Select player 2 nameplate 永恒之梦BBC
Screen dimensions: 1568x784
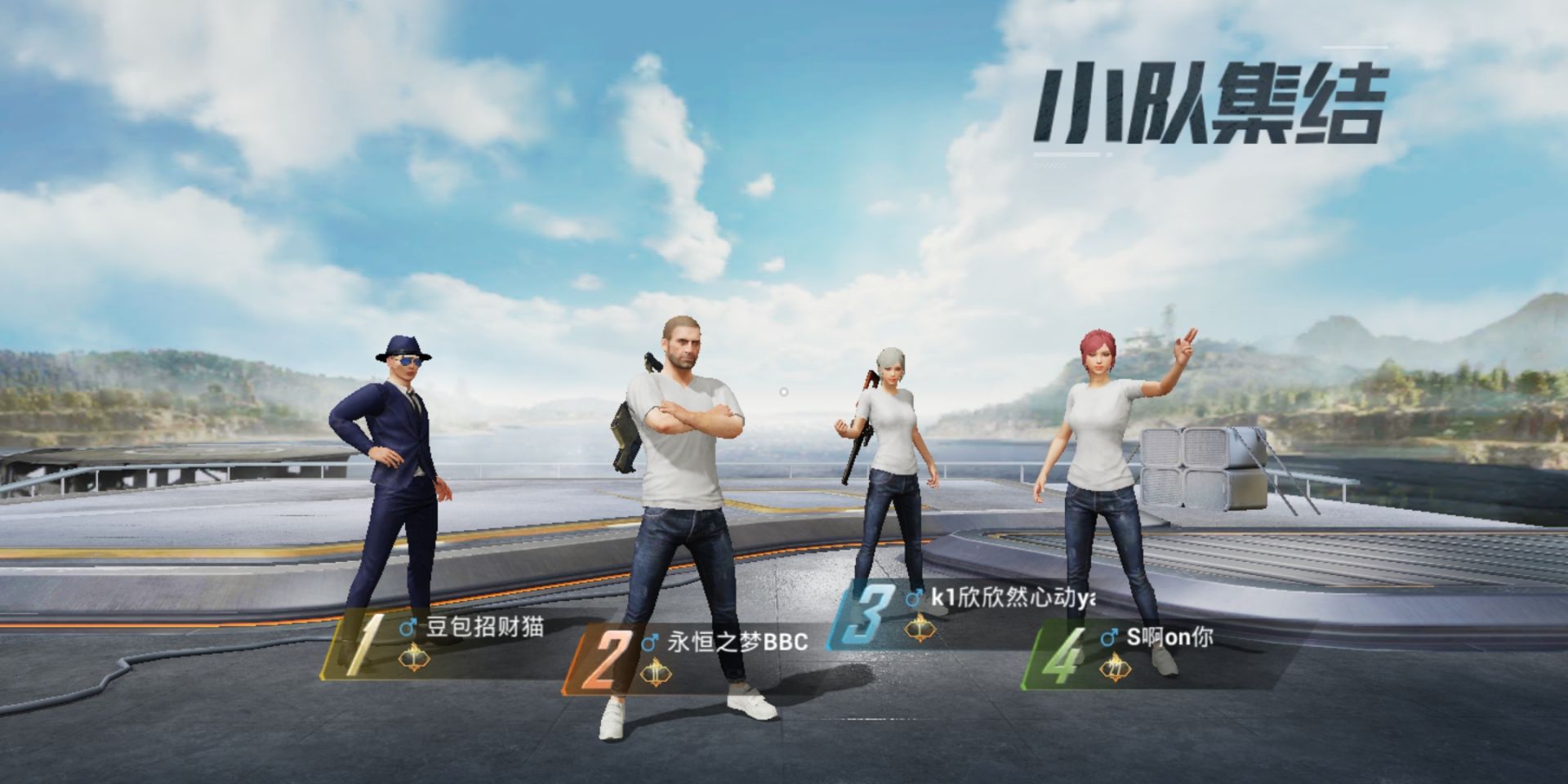pyautogui.click(x=737, y=642)
